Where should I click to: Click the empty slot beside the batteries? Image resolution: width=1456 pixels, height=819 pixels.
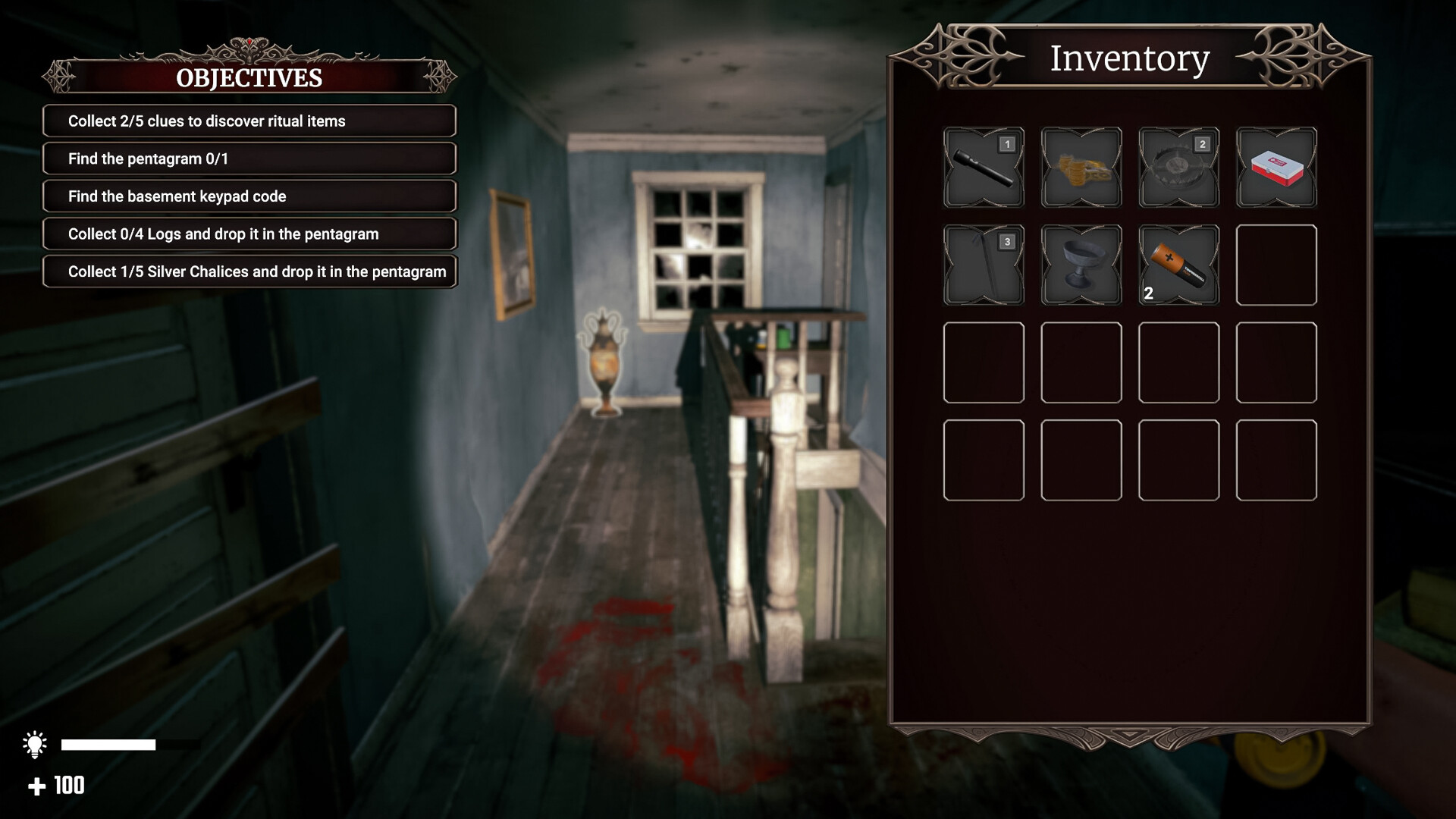pos(1276,265)
